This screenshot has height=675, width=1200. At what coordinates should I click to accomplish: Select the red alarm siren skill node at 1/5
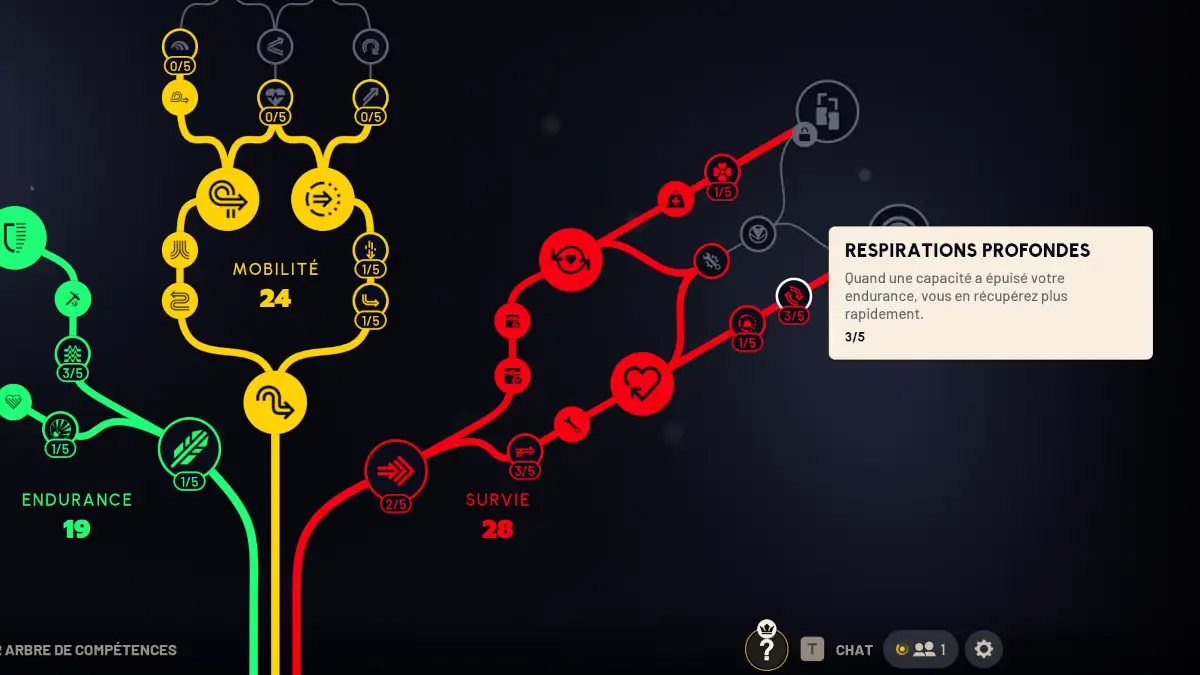(x=746, y=323)
